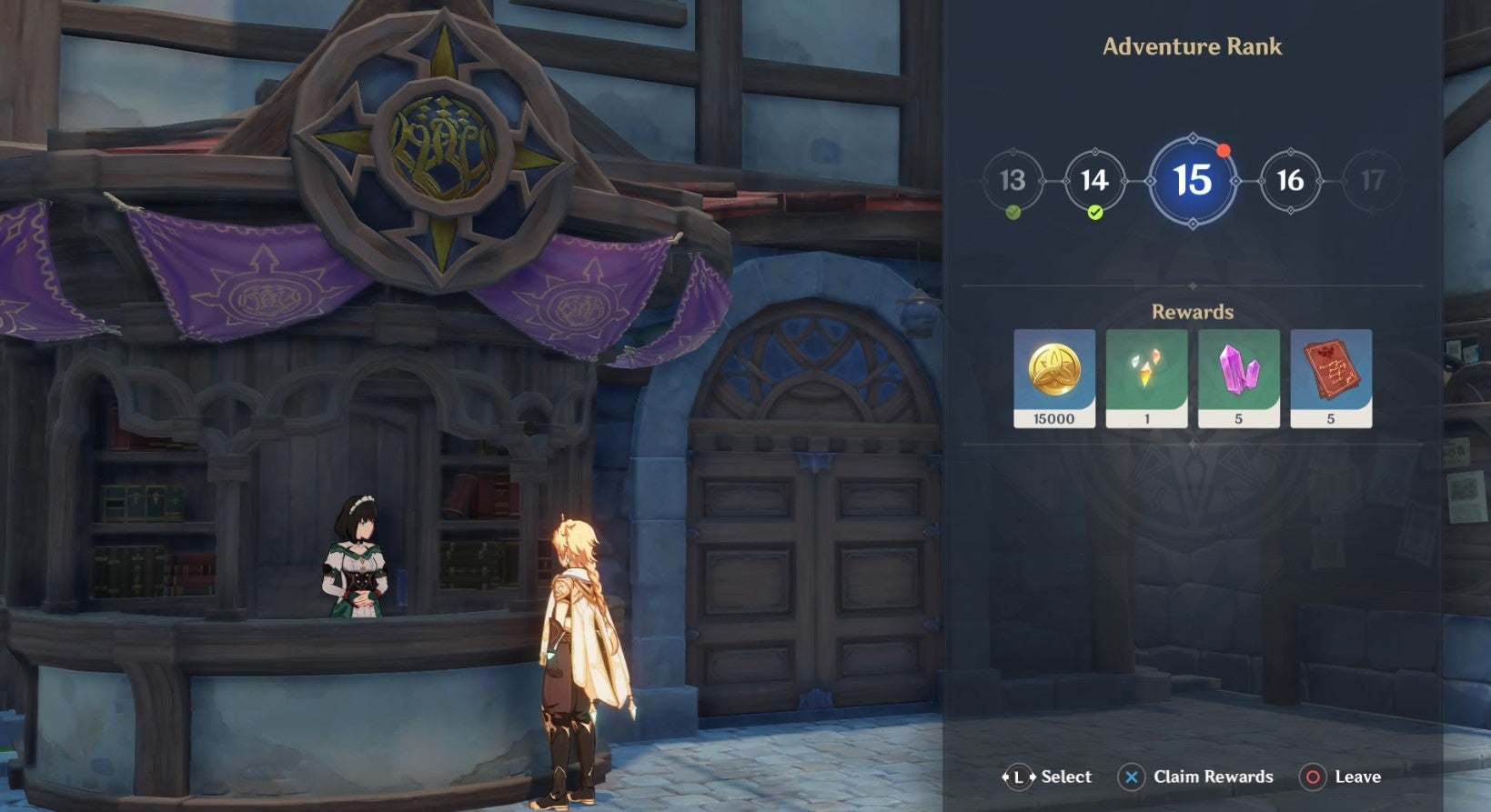Image resolution: width=1491 pixels, height=812 pixels.
Task: Select the dimmed Adventure Rank 17 node
Action: click(1372, 181)
